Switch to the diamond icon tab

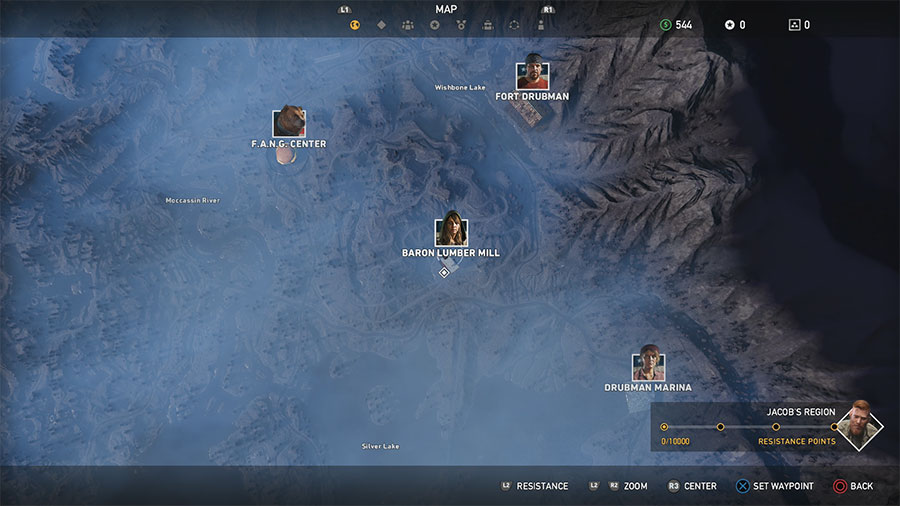[x=381, y=25]
